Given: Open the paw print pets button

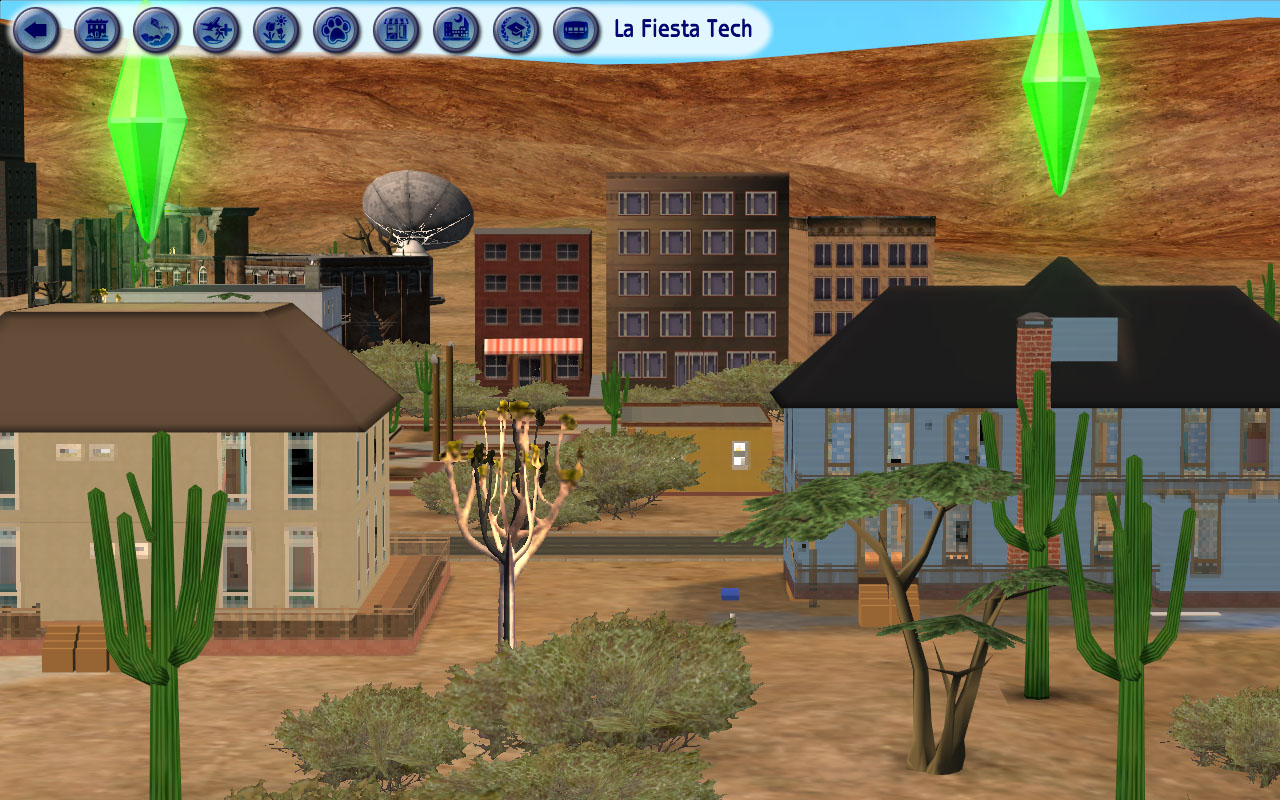Looking at the screenshot, I should pyautogui.click(x=337, y=30).
